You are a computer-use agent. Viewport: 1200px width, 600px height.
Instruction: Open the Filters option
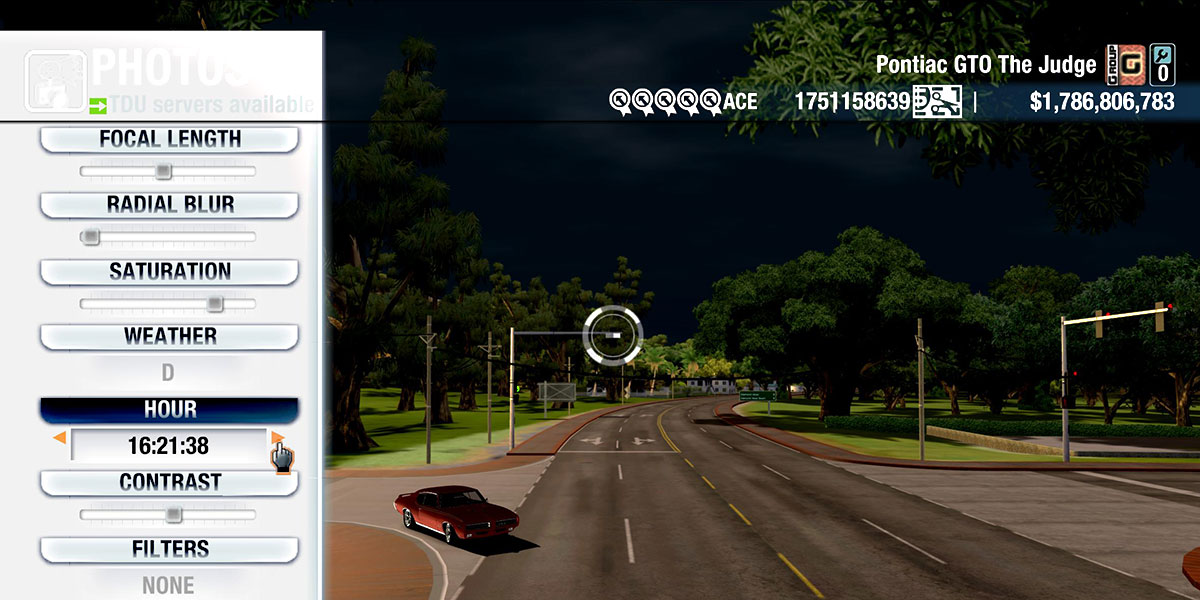click(x=169, y=549)
